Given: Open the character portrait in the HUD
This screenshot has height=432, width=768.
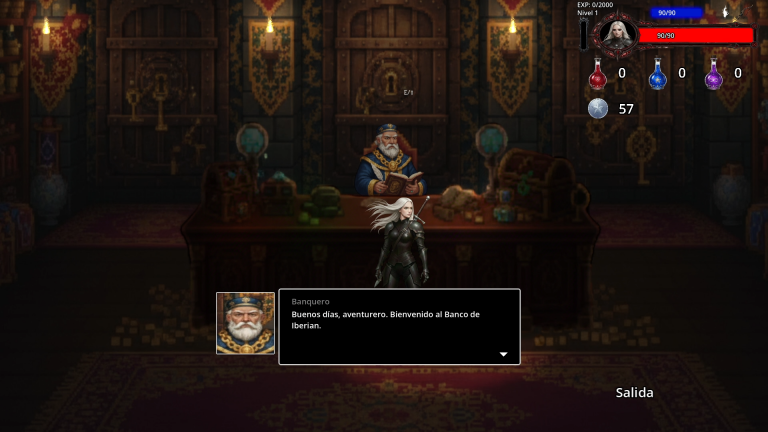Looking at the screenshot, I should click(x=615, y=35).
